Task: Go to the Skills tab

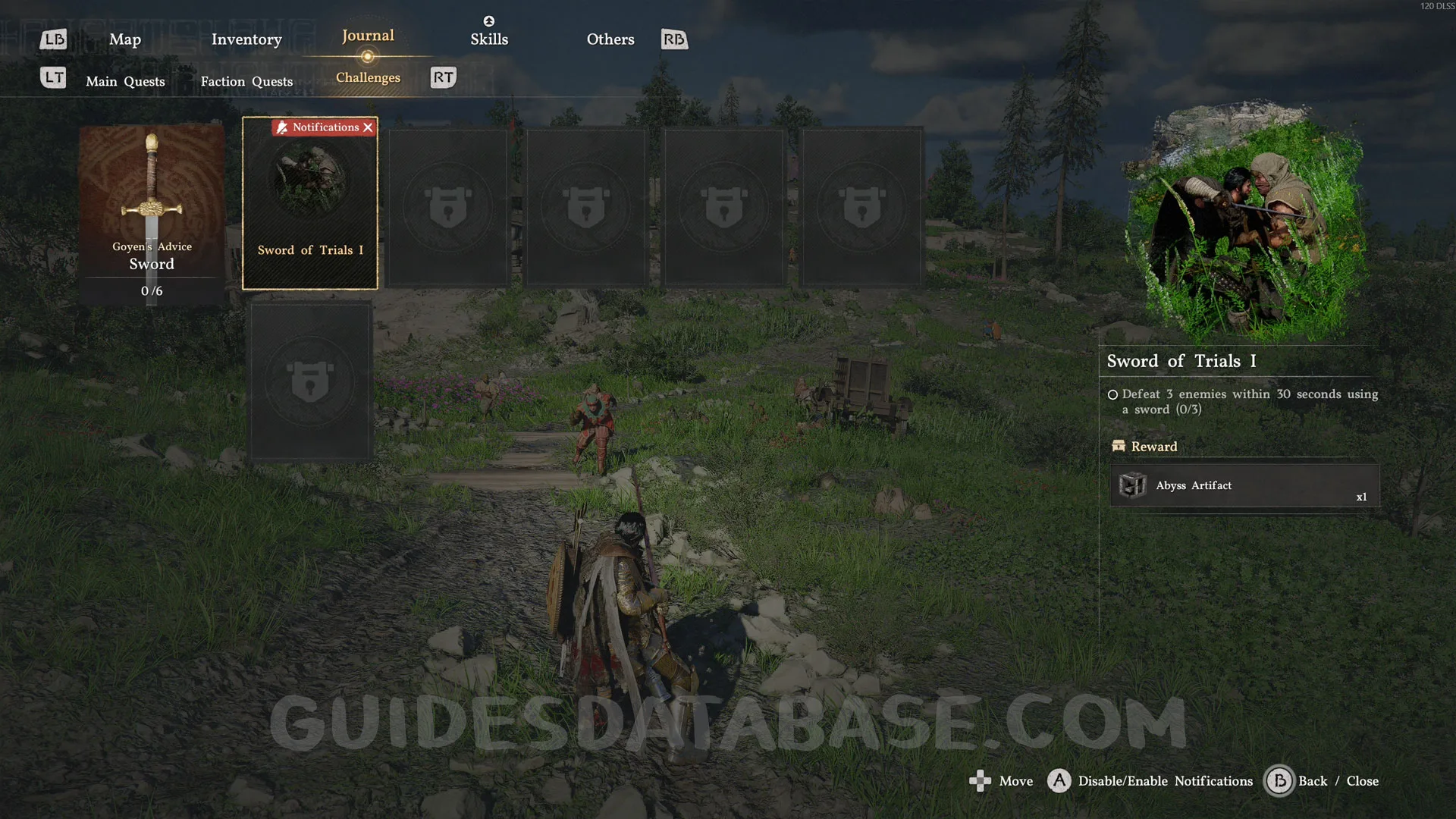Action: [489, 39]
